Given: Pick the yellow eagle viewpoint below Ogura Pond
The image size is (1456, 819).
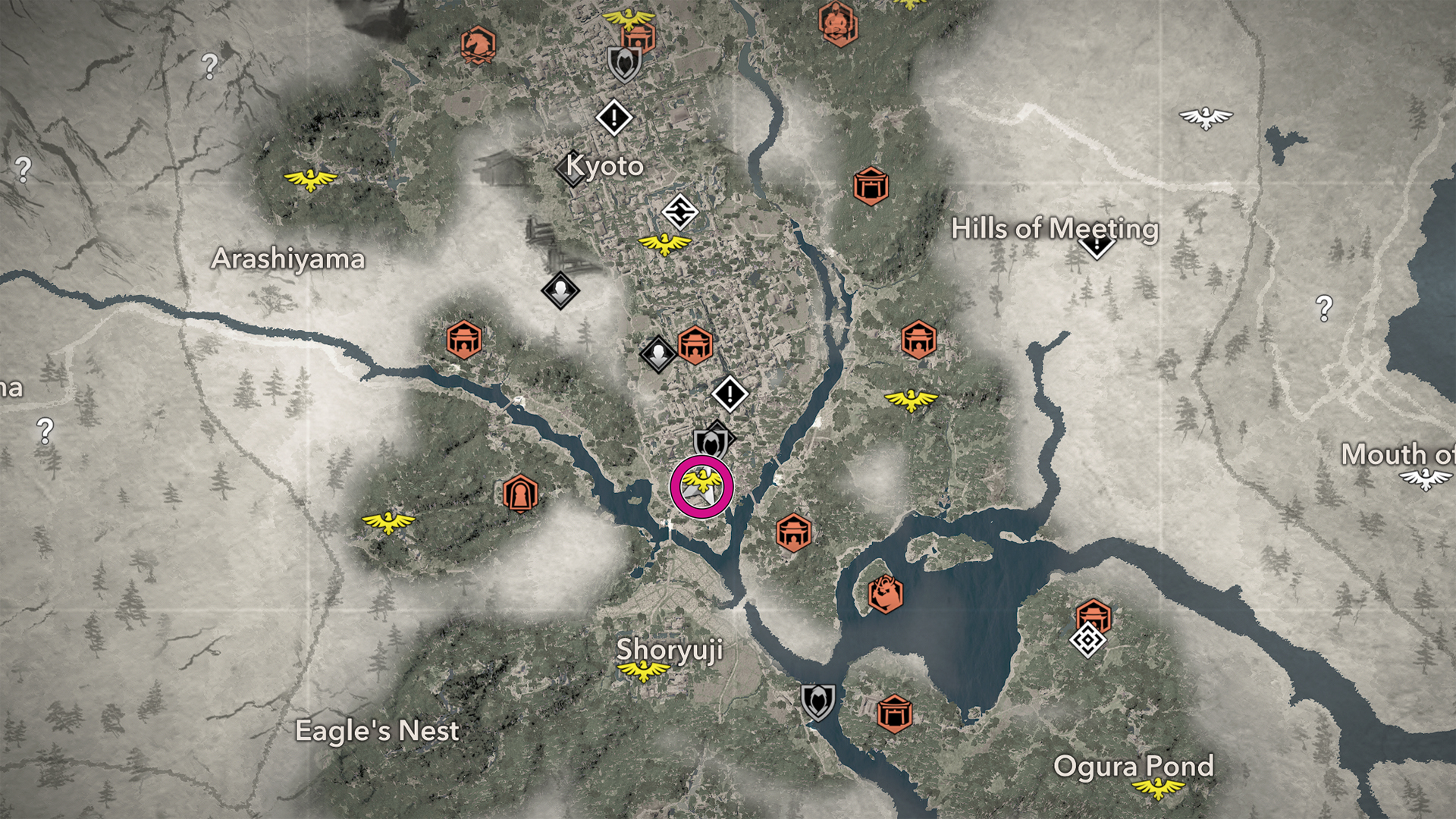Looking at the screenshot, I should tap(1157, 789).
